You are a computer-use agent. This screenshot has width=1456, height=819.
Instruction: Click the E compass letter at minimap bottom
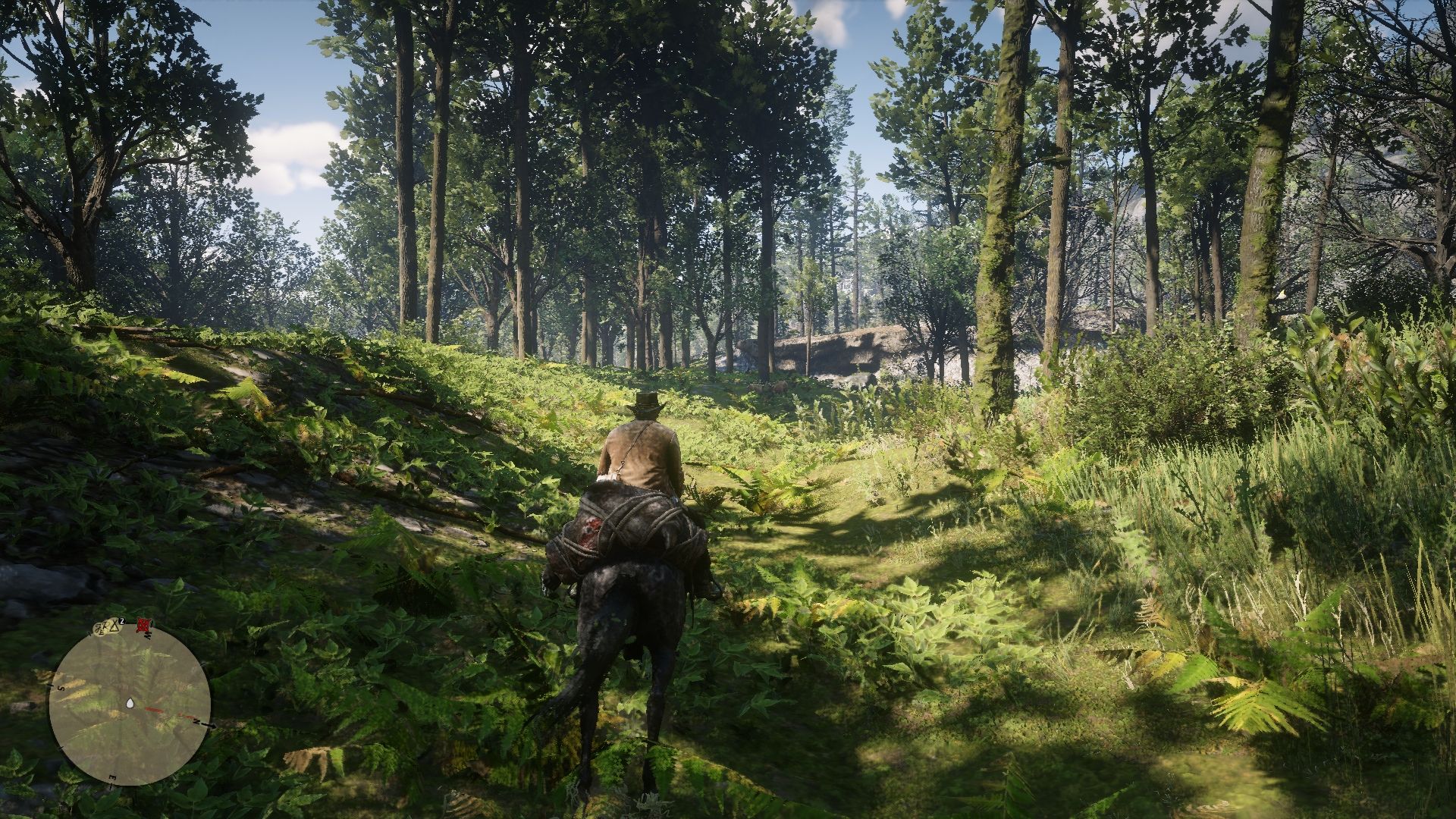pyautogui.click(x=111, y=778)
